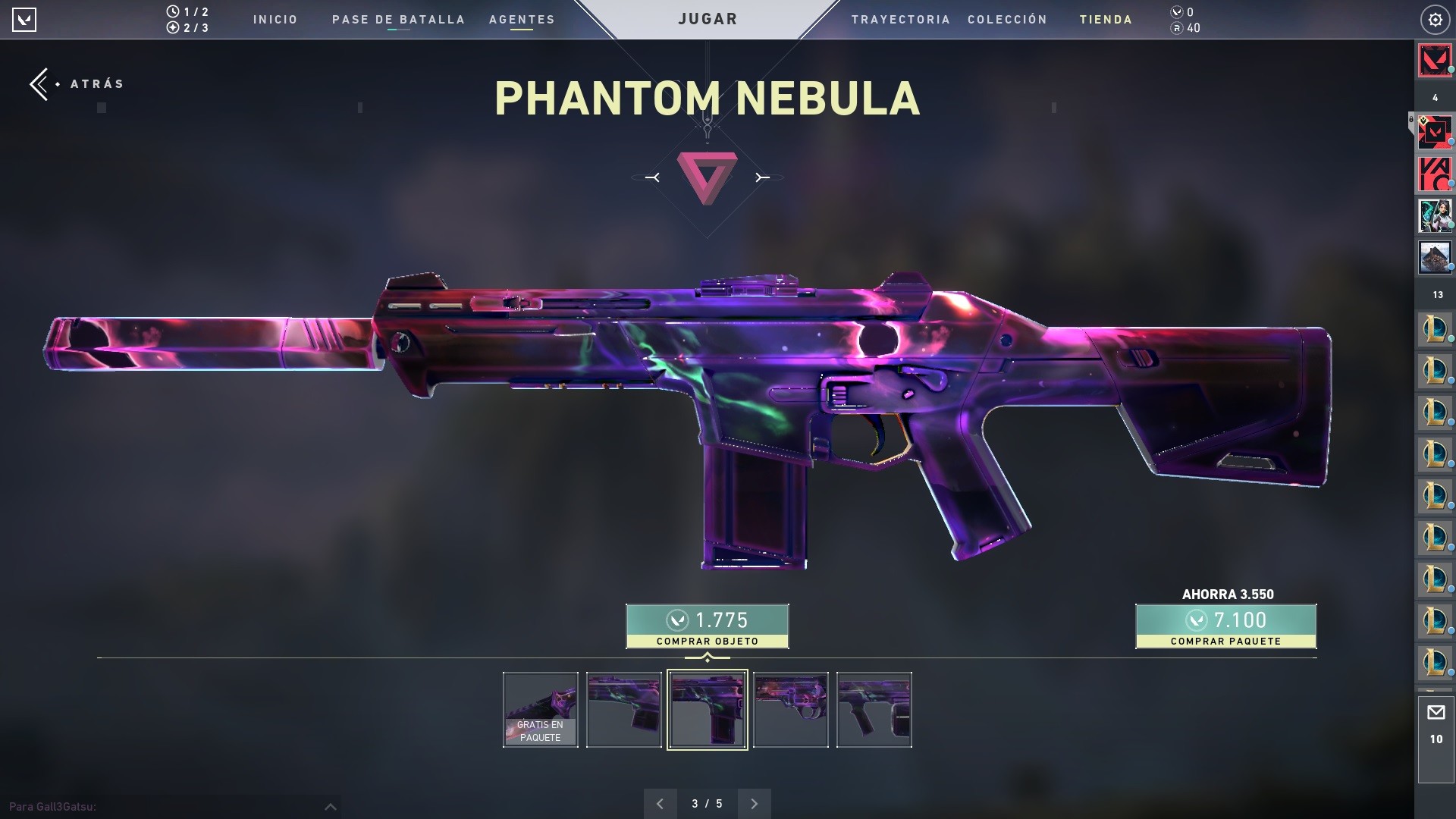Open the AGENTES section

[521, 20]
